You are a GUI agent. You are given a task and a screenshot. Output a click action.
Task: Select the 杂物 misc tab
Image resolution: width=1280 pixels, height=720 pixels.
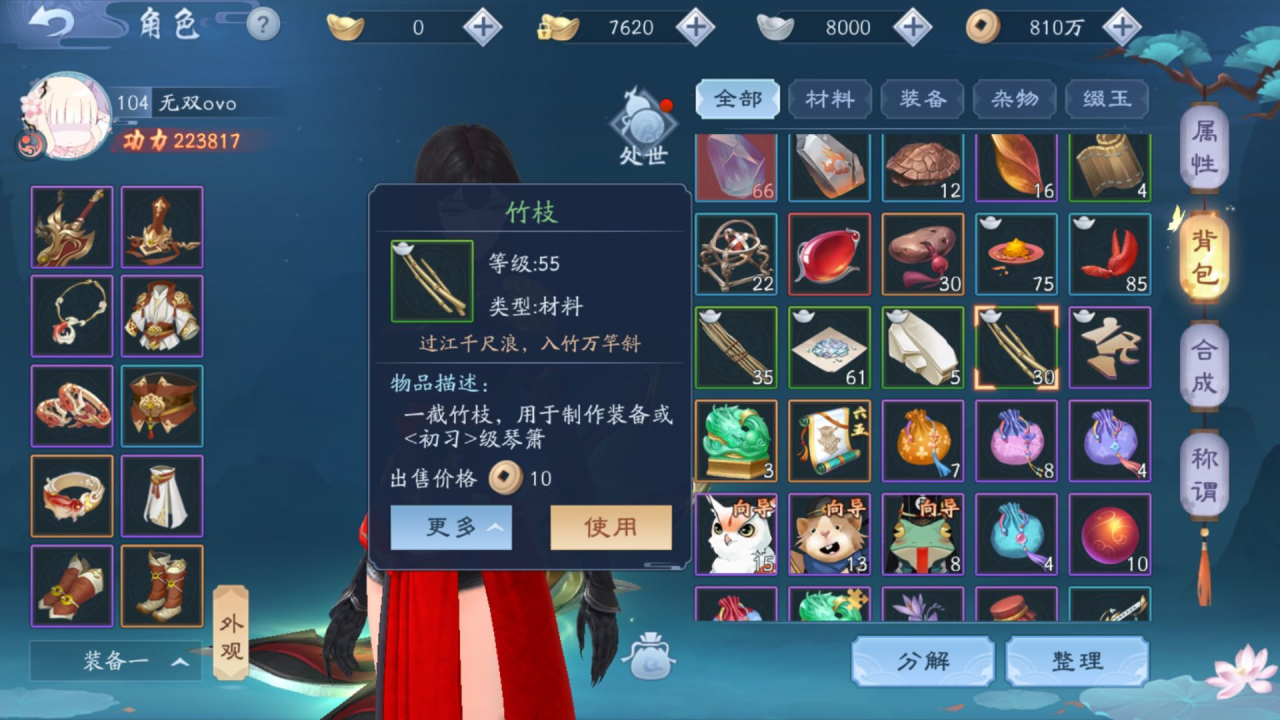pos(1014,99)
